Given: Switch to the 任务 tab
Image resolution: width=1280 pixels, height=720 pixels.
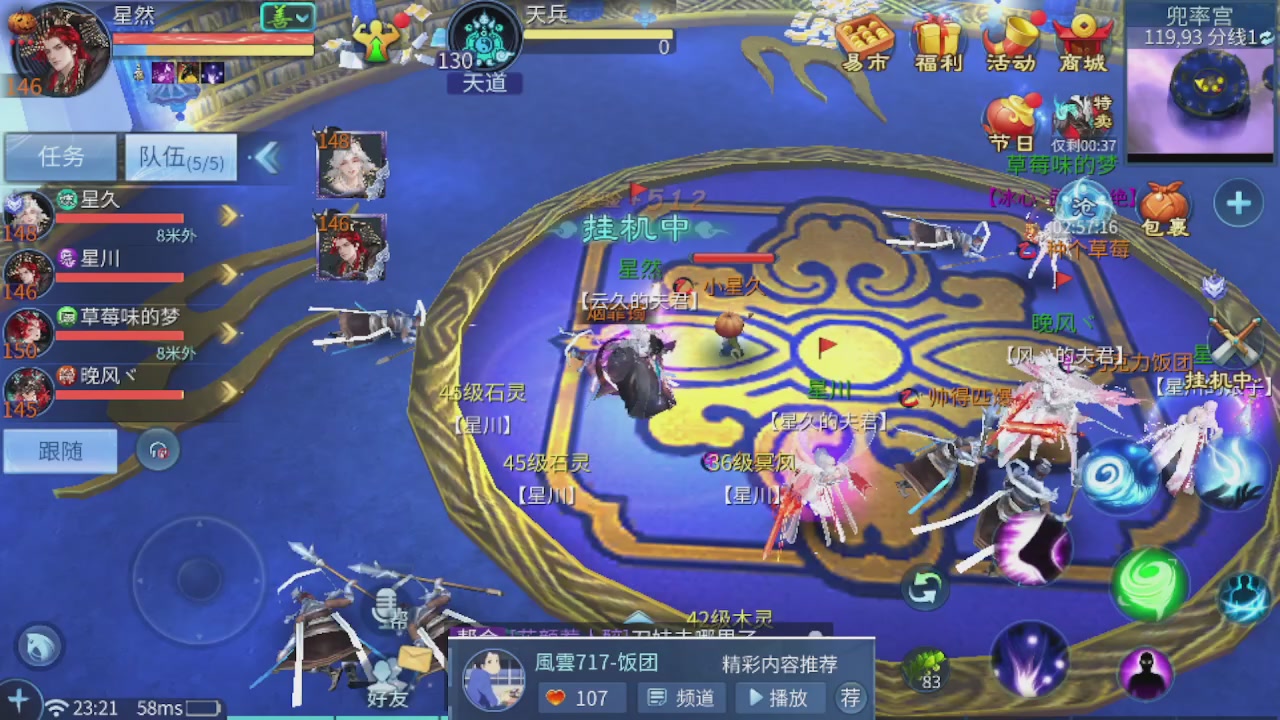Looking at the screenshot, I should 60,158.
